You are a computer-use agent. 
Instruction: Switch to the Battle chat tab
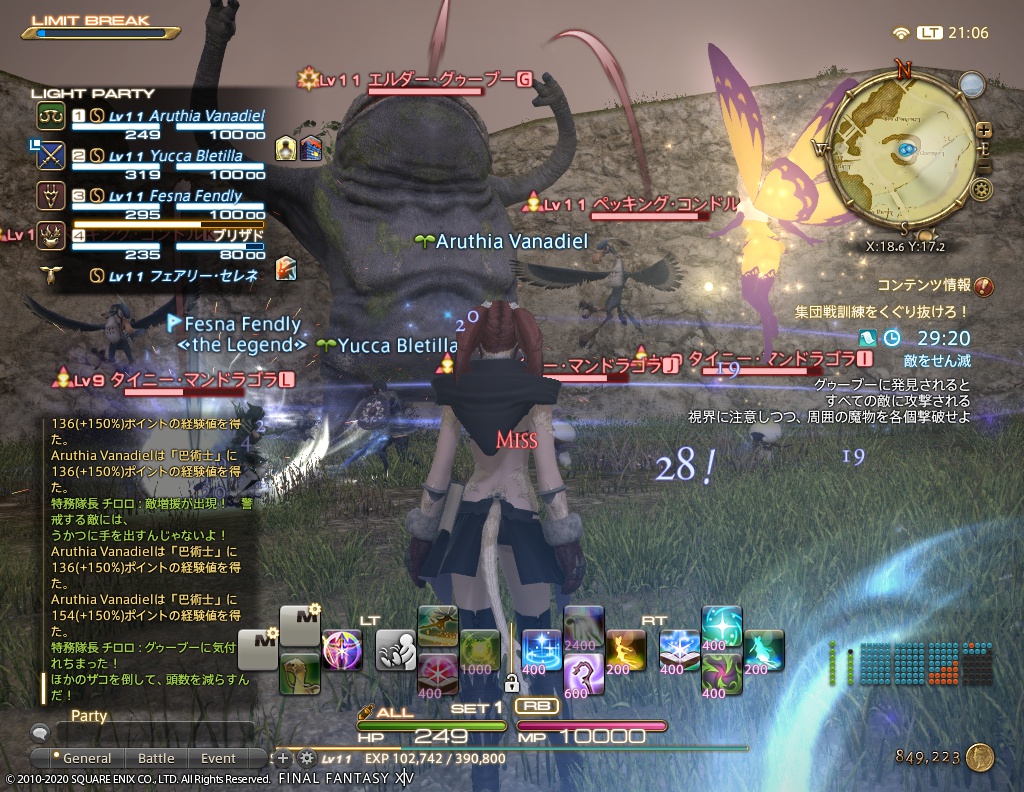(x=155, y=758)
